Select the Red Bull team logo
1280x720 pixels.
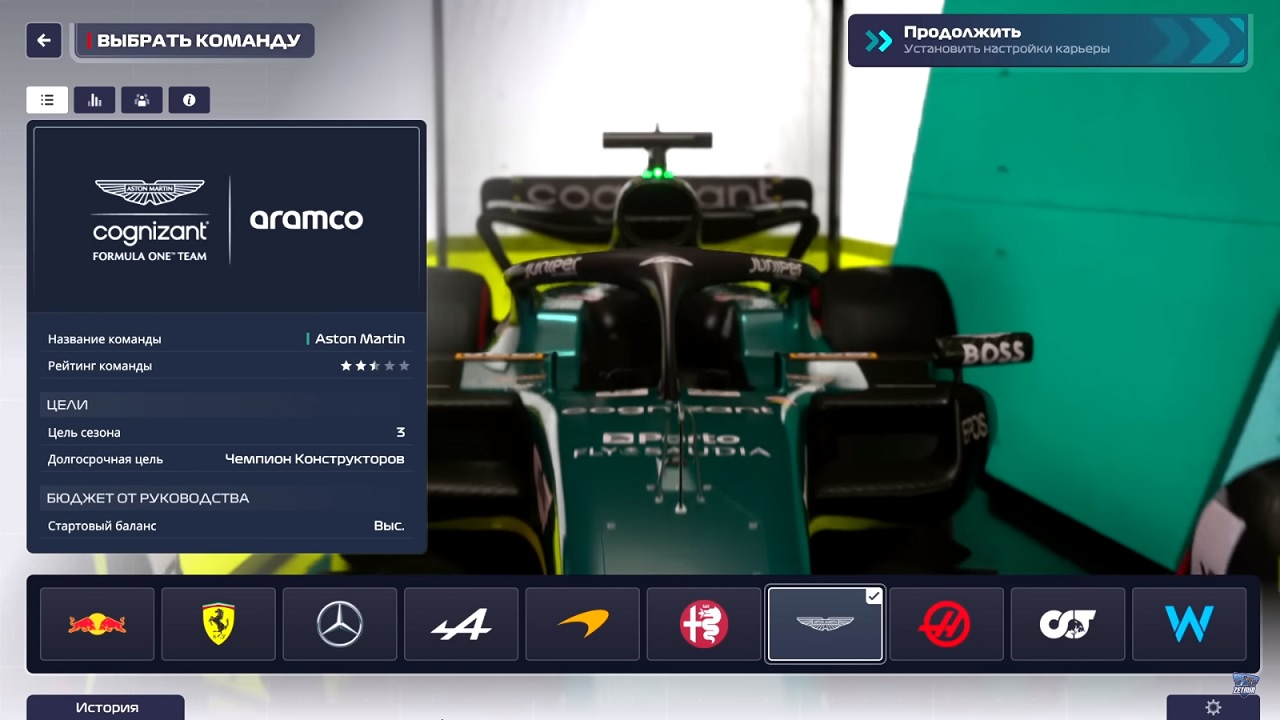tap(96, 623)
